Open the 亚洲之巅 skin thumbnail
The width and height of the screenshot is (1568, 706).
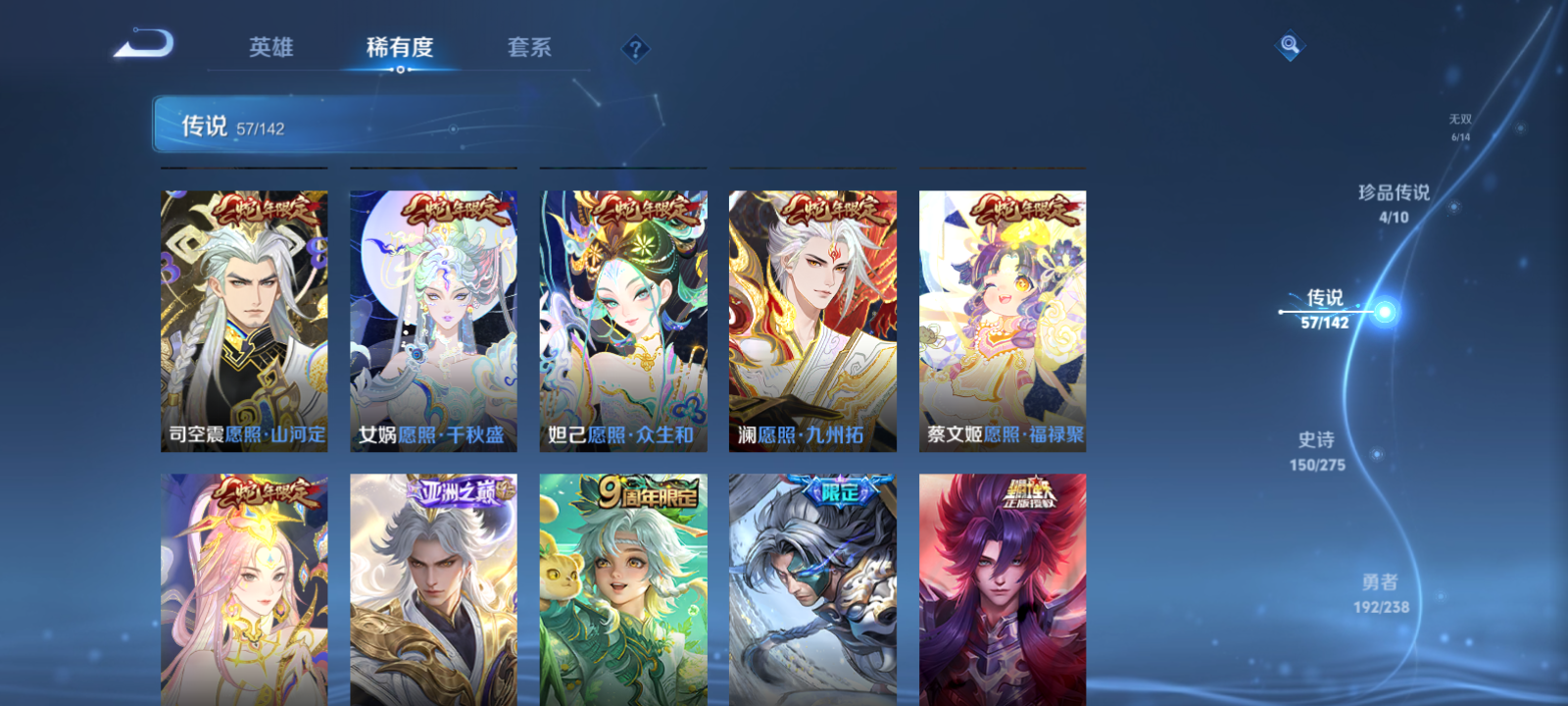coord(432,588)
